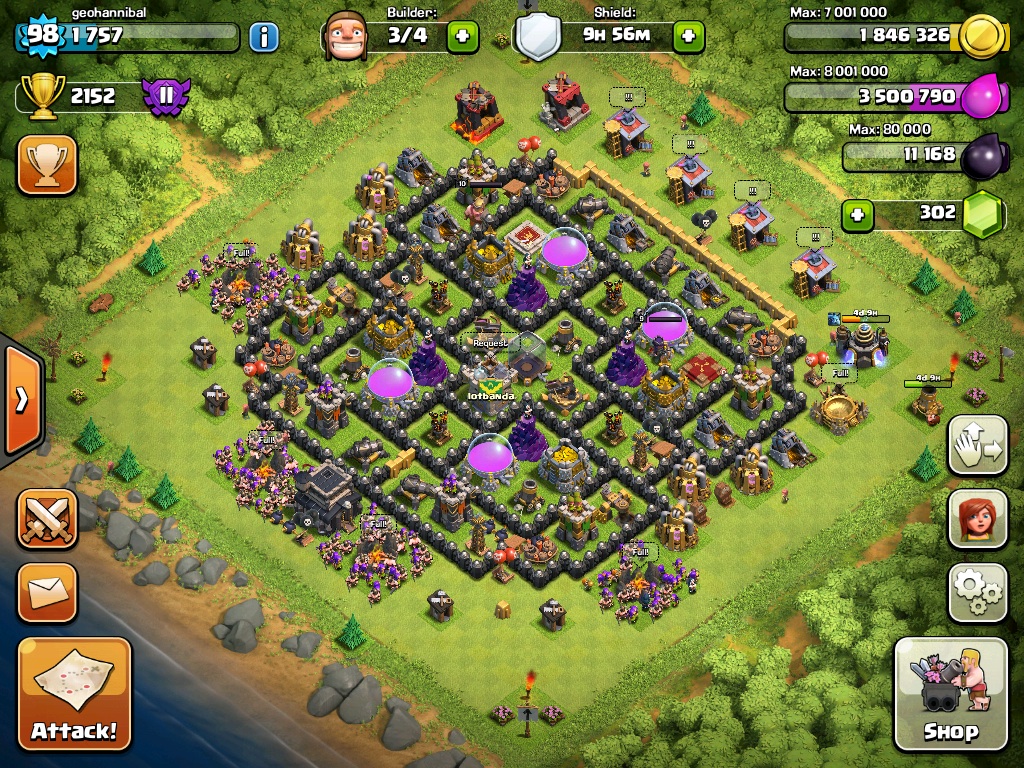This screenshot has width=1024, height=768.
Task: Open the envelope messages inbox
Action: coord(46,592)
